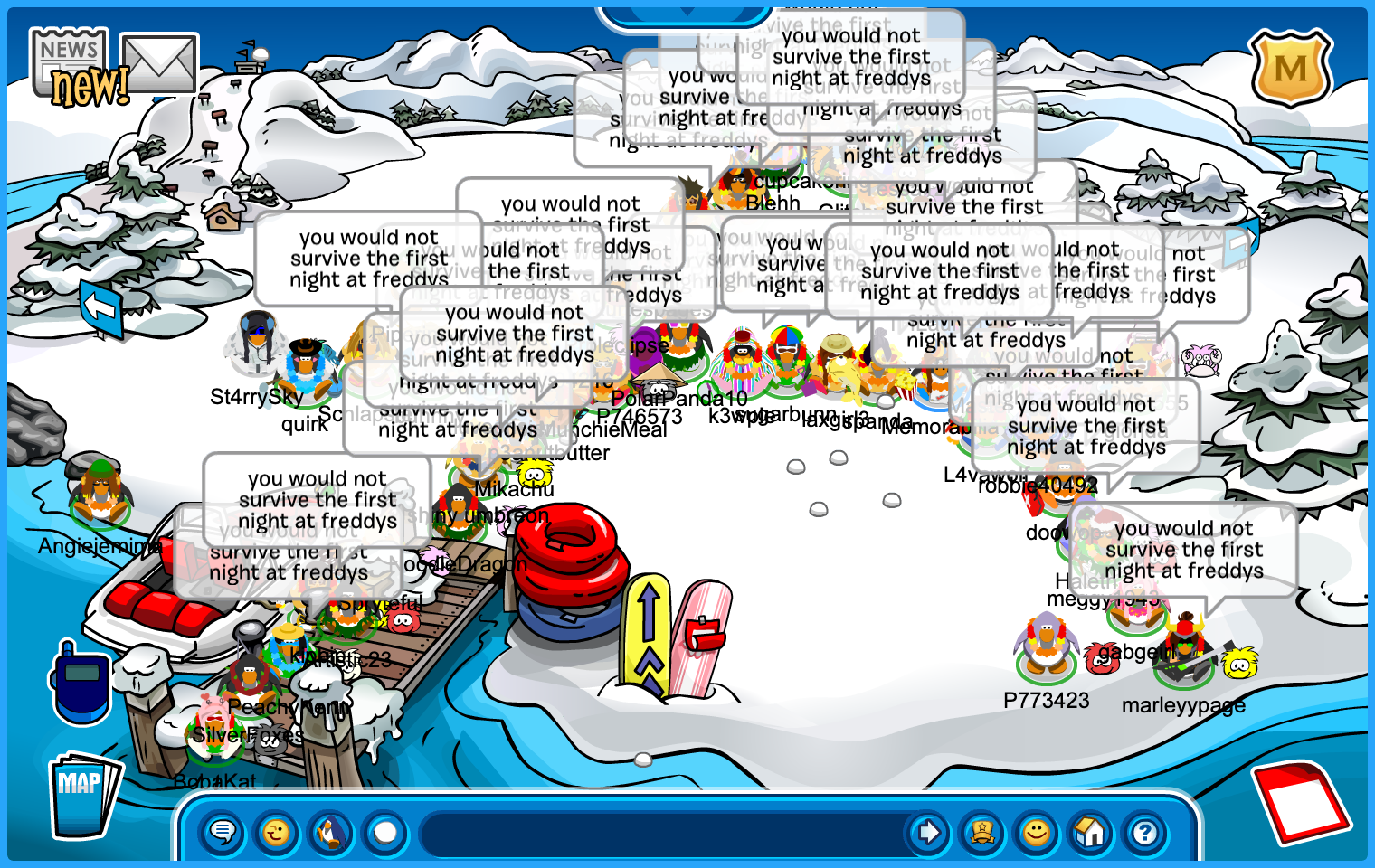Open the speech bubble safe-chat menu
This screenshot has width=1375, height=868.
click(x=223, y=832)
